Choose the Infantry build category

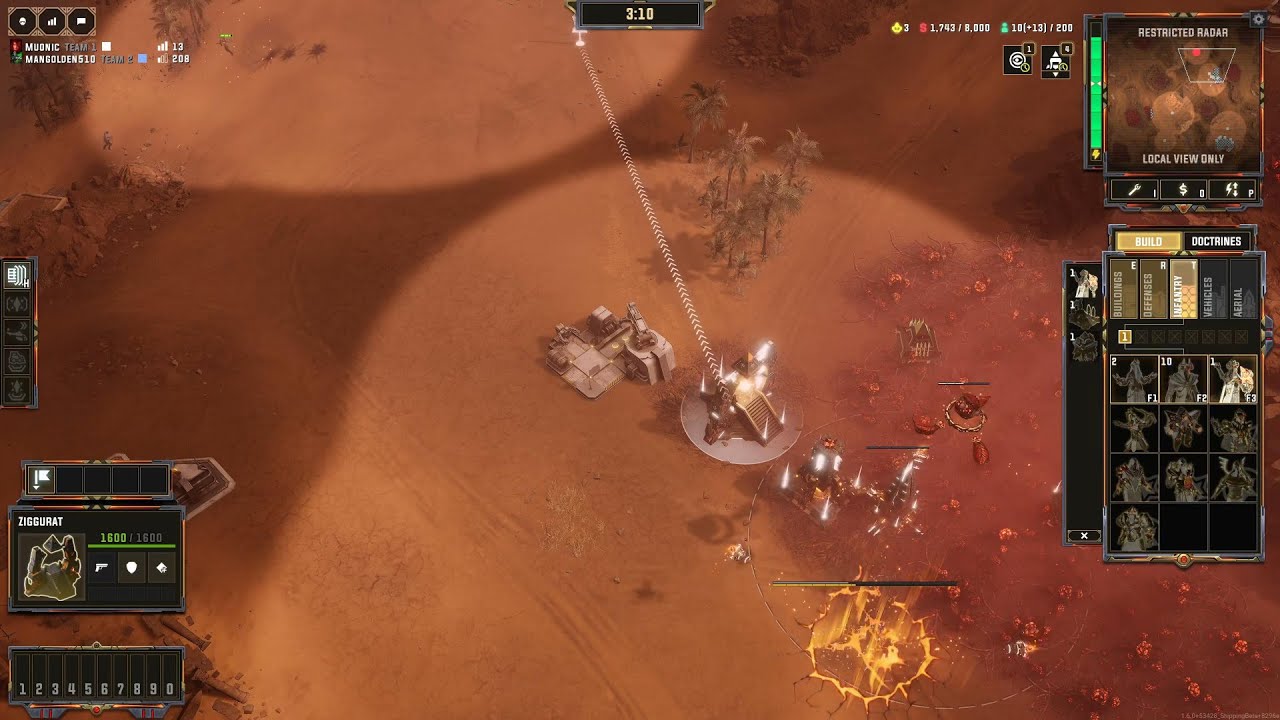1183,290
